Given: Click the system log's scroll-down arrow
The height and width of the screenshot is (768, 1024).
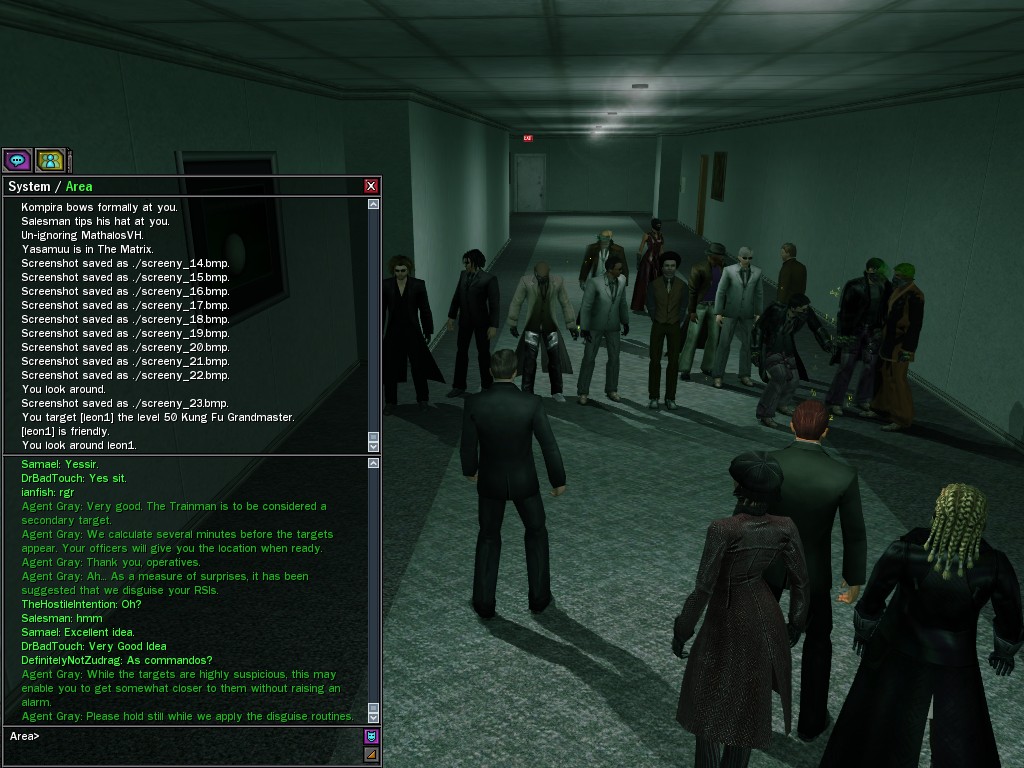Looking at the screenshot, I should [374, 447].
